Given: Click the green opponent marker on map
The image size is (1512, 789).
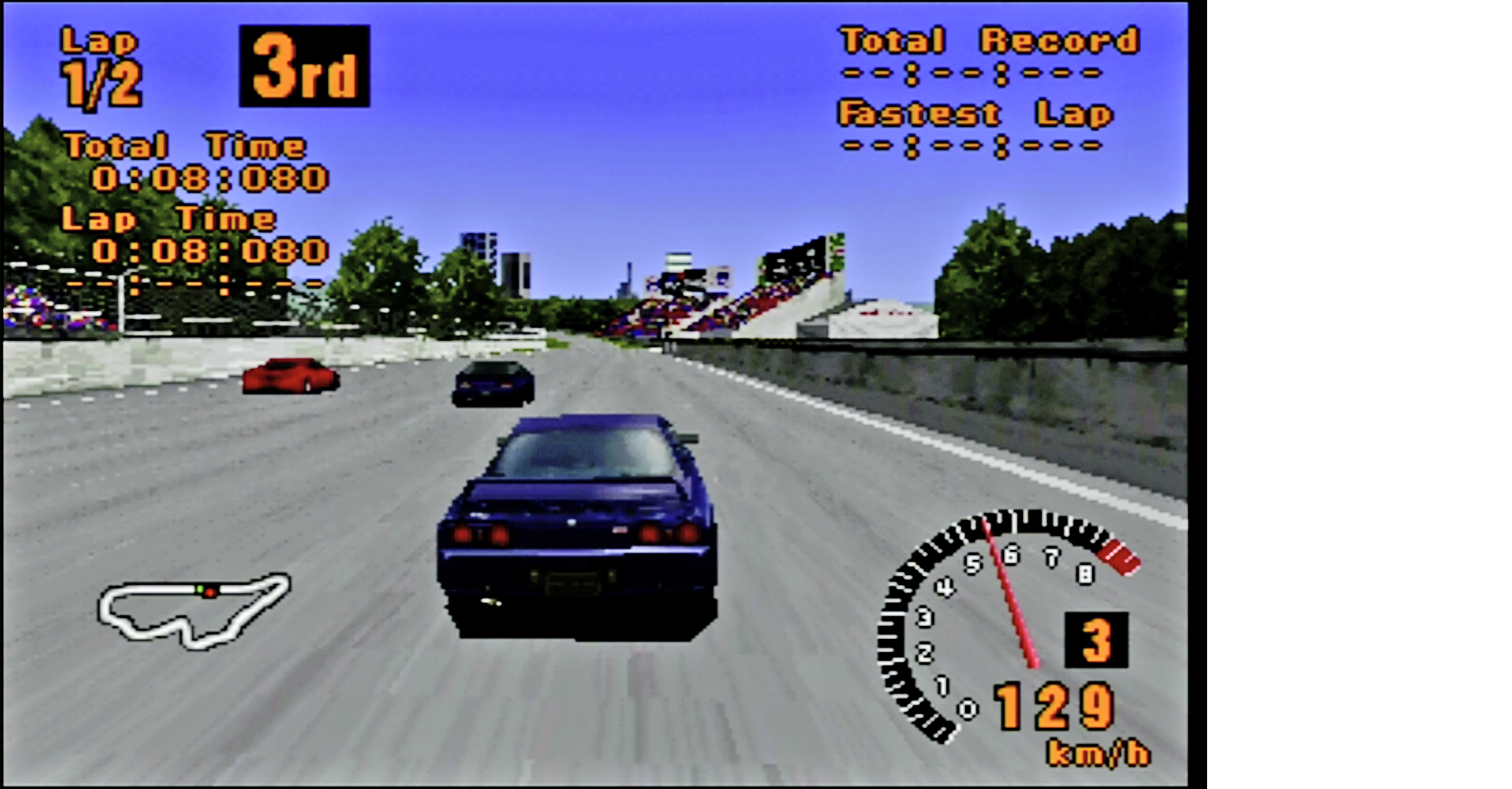Looking at the screenshot, I should pyautogui.click(x=200, y=591).
